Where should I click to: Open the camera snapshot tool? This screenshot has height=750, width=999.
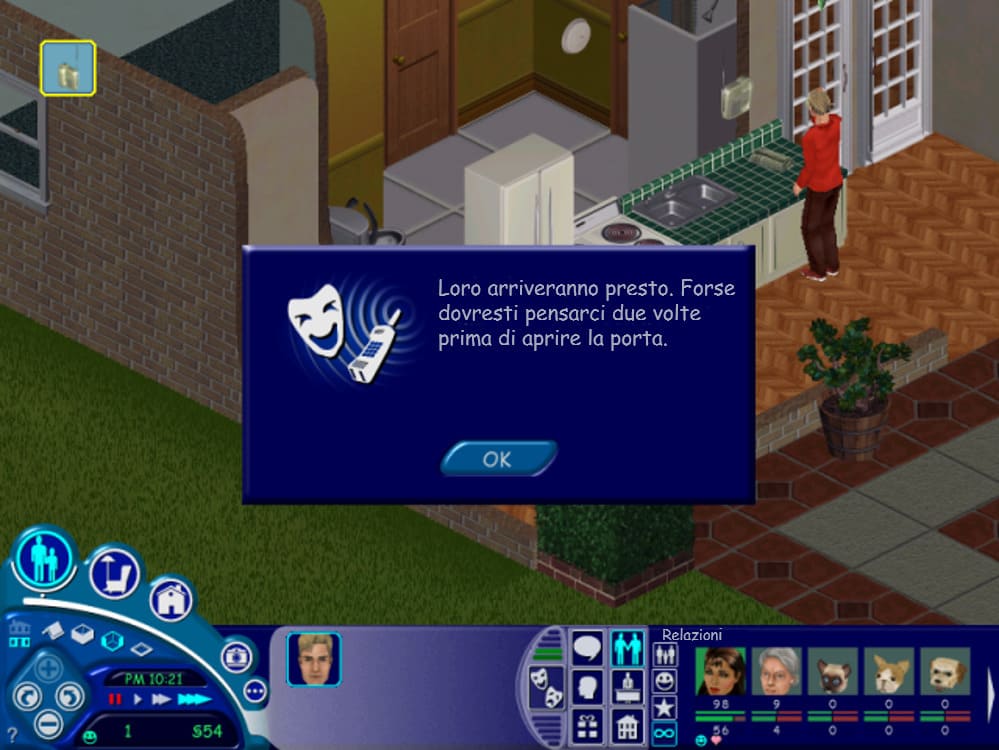(238, 656)
